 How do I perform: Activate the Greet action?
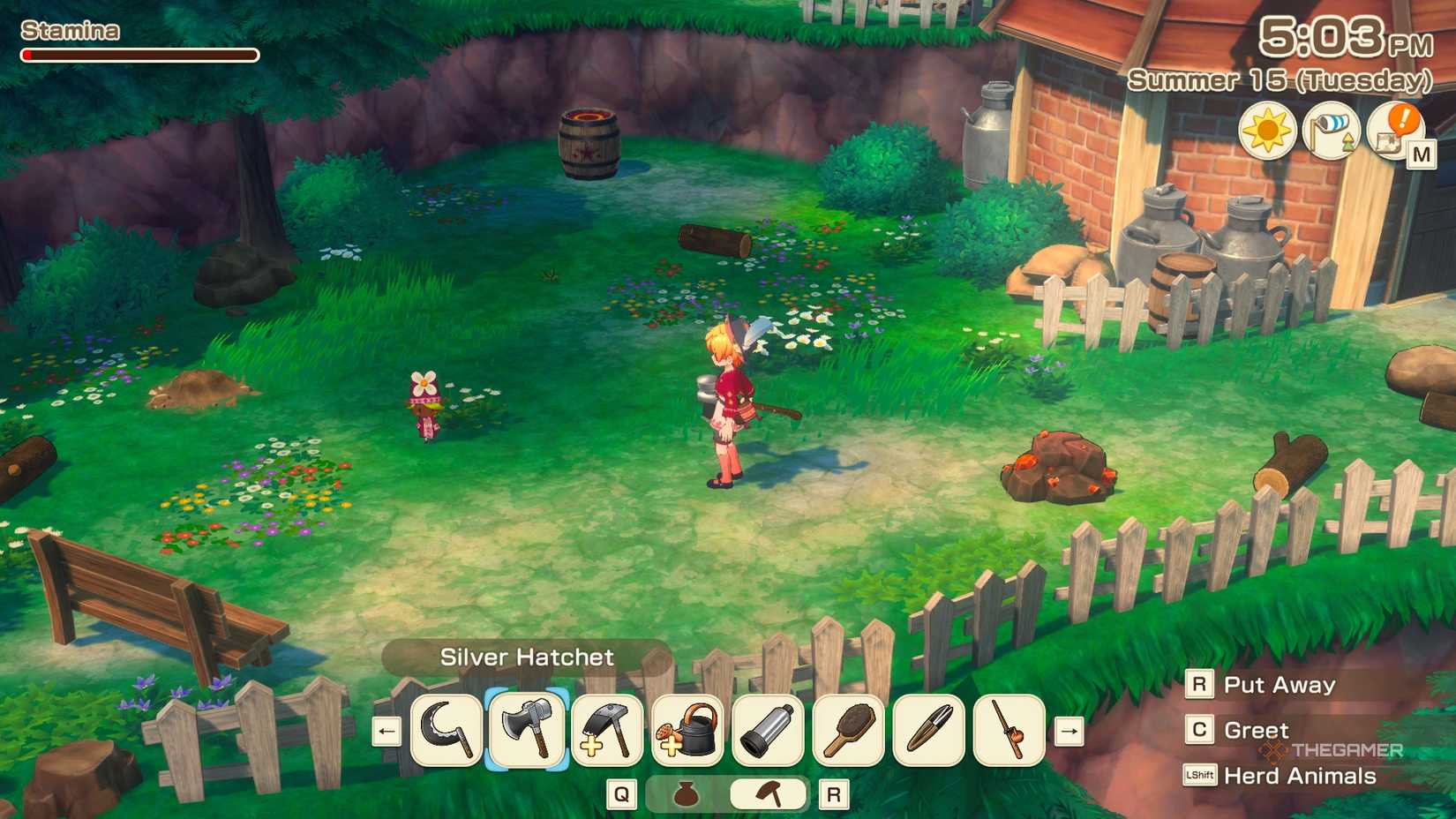pyautogui.click(x=1255, y=730)
